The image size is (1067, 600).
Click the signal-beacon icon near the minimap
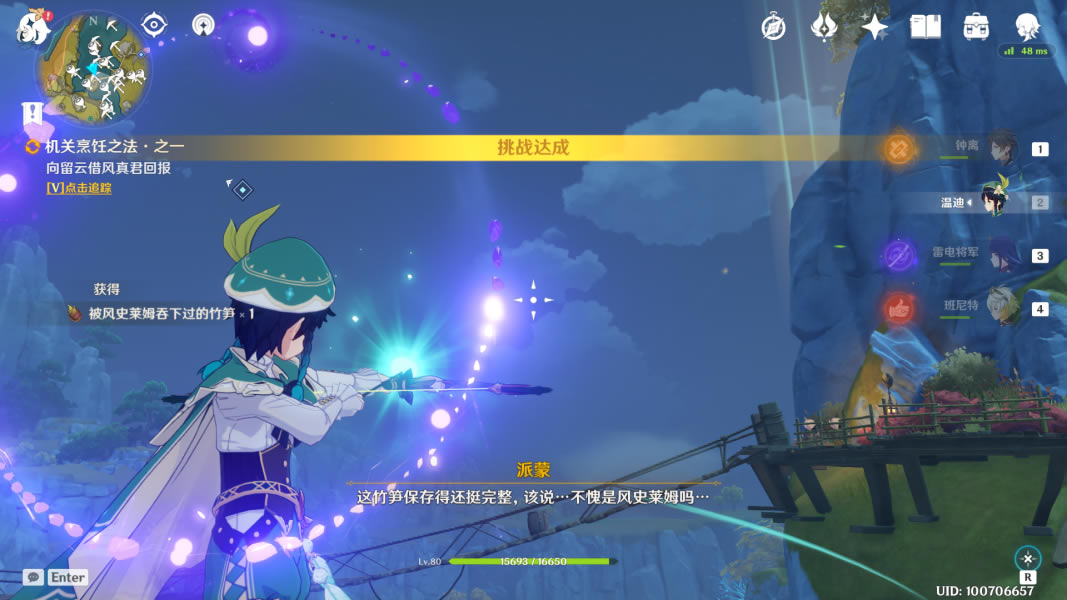click(x=204, y=24)
